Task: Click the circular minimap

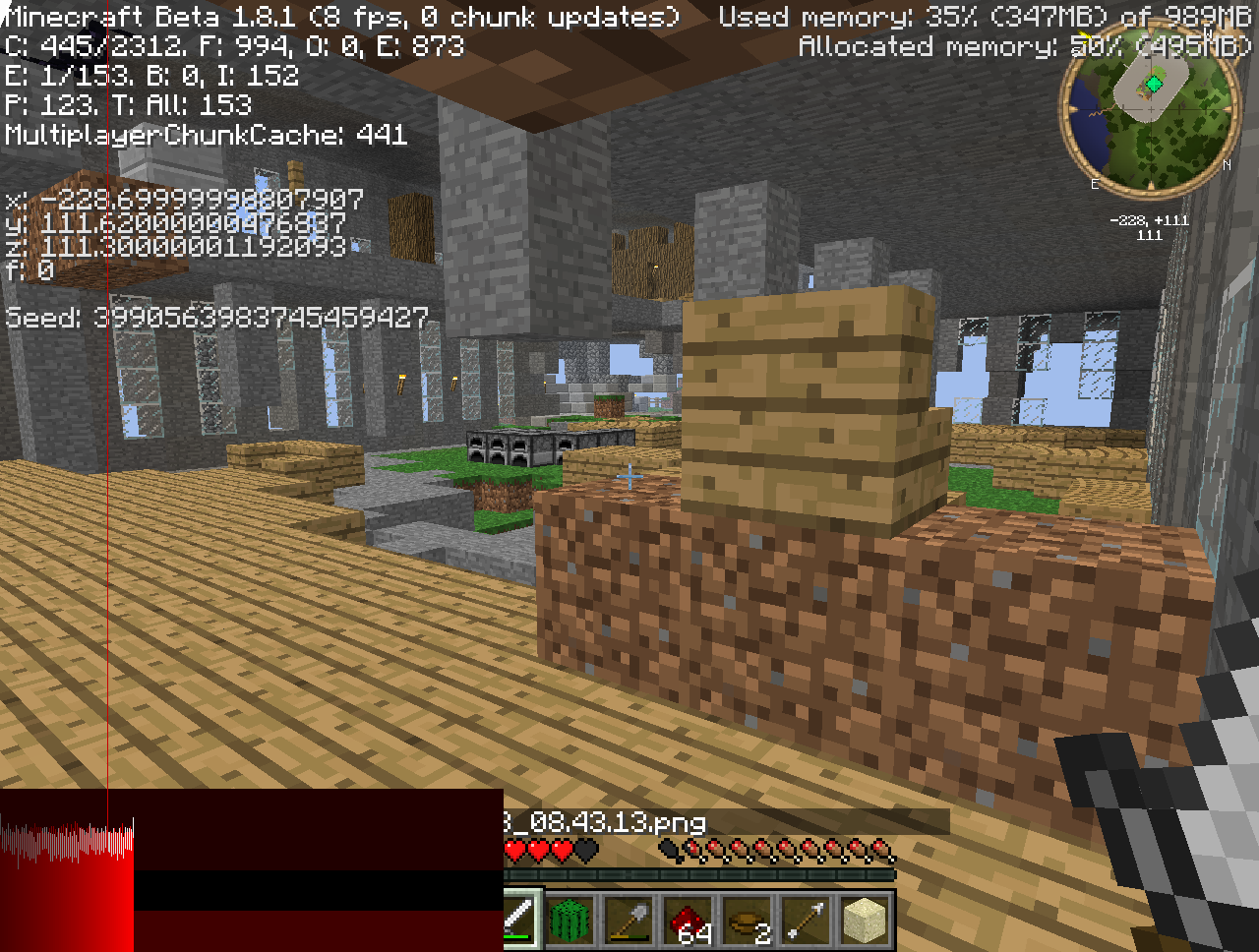Action: click(1148, 111)
